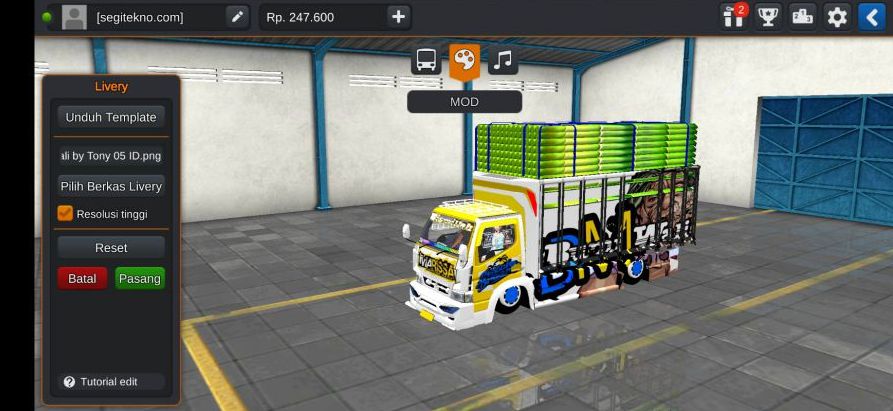Open the leaderboard podium icon
The width and height of the screenshot is (893, 411).
pos(802,16)
